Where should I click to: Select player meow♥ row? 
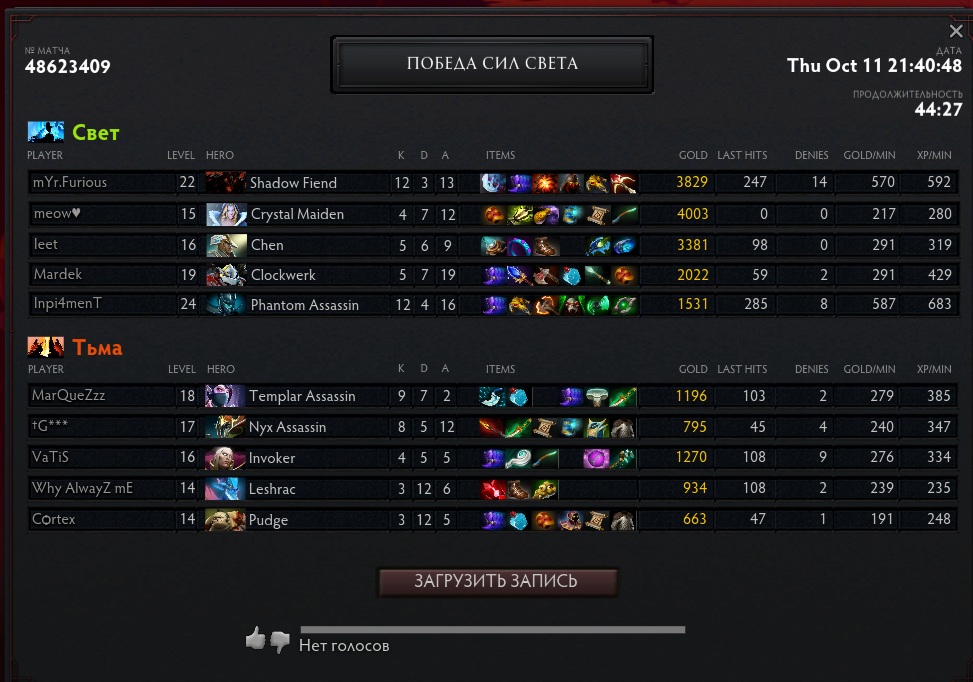(x=56, y=214)
